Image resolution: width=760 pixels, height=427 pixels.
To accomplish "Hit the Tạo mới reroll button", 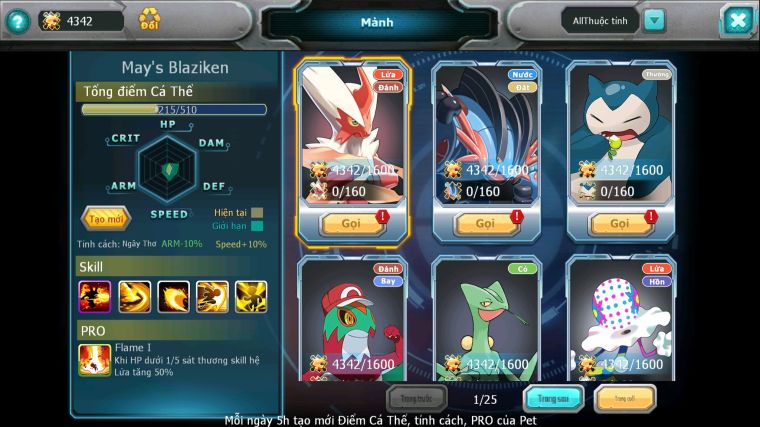I will (105, 218).
